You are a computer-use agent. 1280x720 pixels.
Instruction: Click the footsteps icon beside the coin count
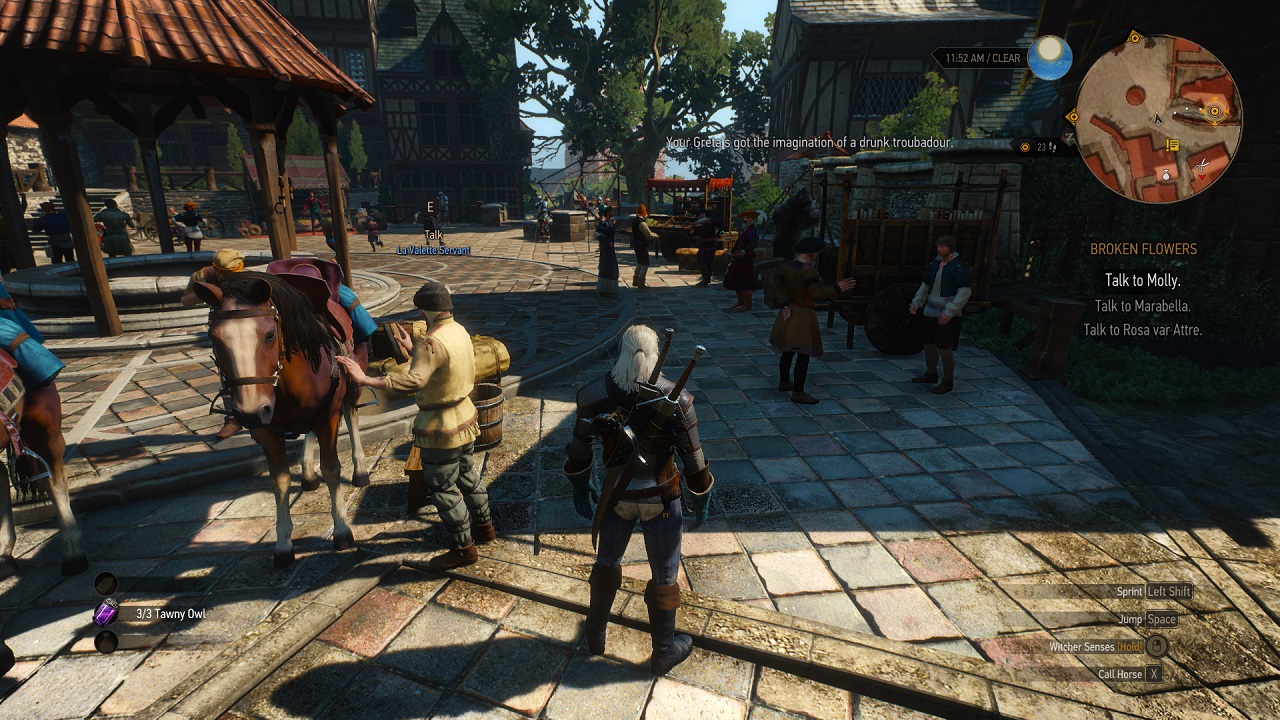(x=1053, y=147)
